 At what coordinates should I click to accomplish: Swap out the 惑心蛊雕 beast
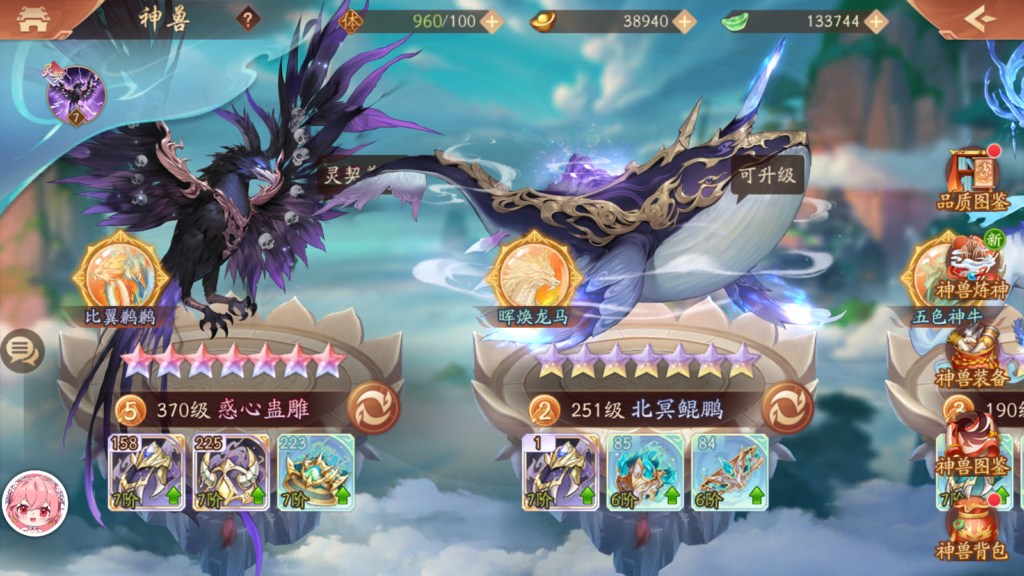[x=373, y=408]
